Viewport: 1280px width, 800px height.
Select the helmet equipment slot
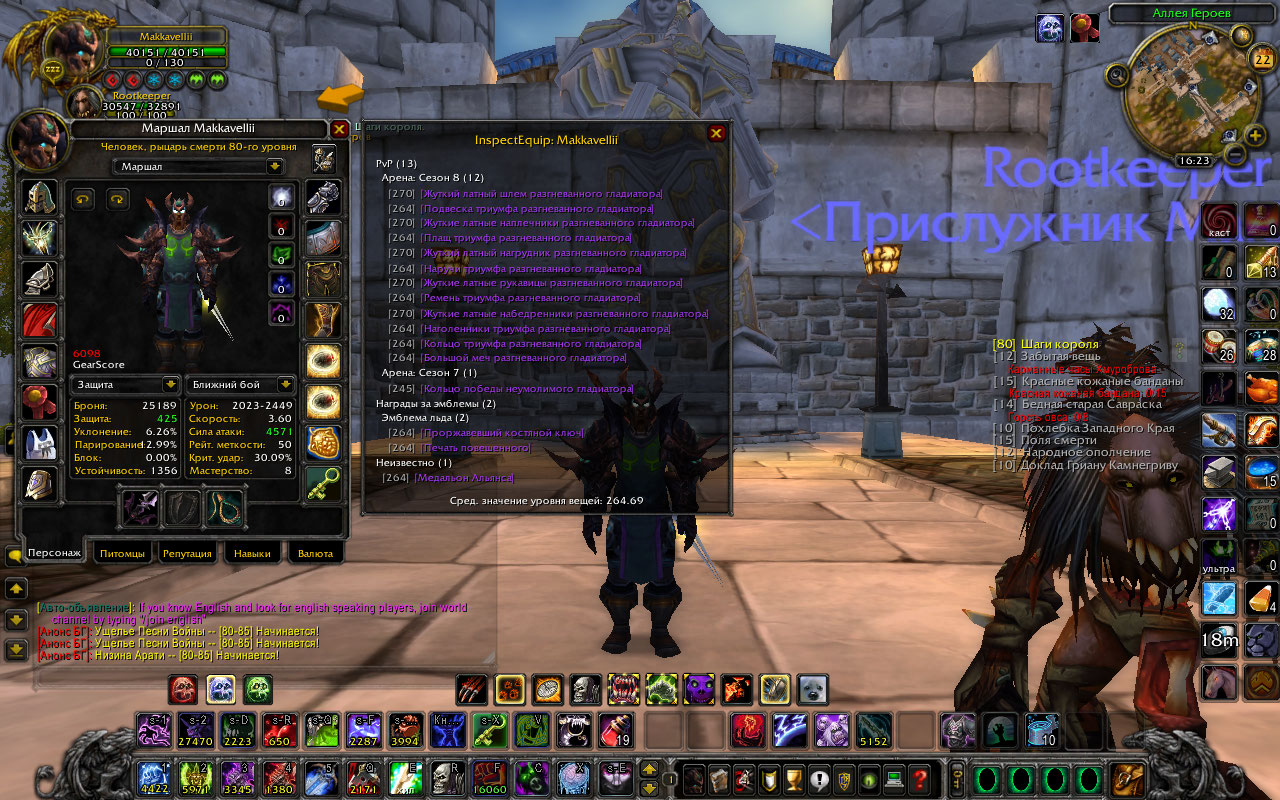(41, 197)
